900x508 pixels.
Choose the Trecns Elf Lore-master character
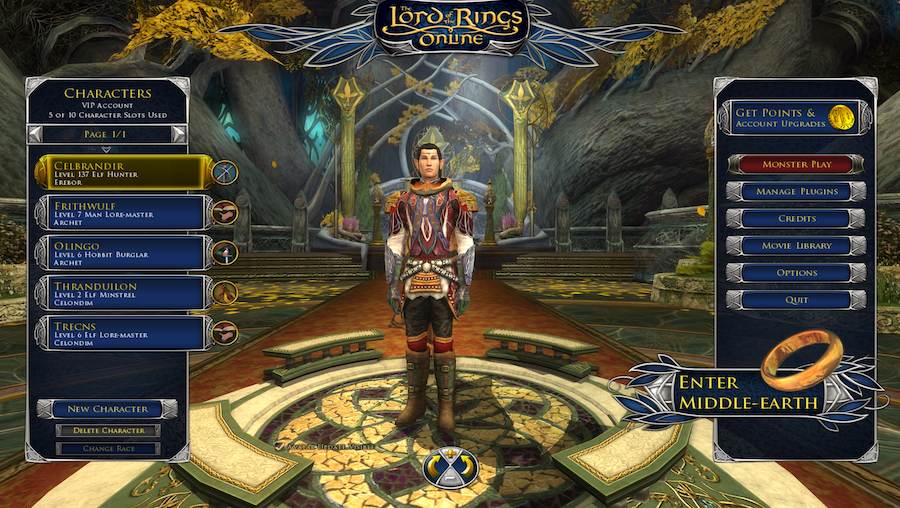[x=122, y=332]
